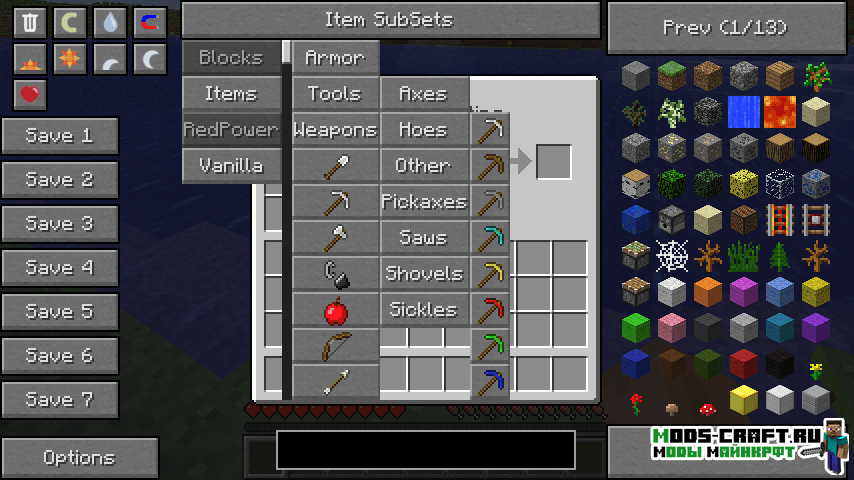Click the Save 1 button
Screen dimensions: 854x480
[x=60, y=136]
